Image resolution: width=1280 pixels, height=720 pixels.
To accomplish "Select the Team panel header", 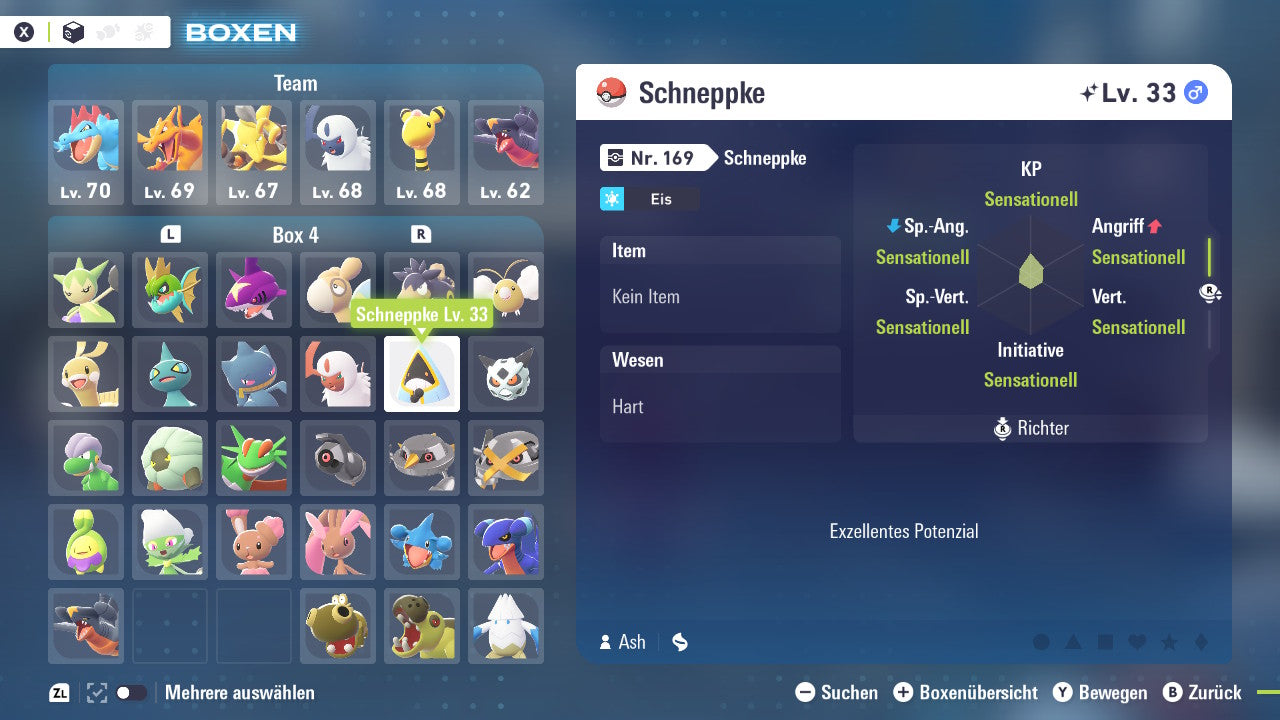I will coord(295,83).
